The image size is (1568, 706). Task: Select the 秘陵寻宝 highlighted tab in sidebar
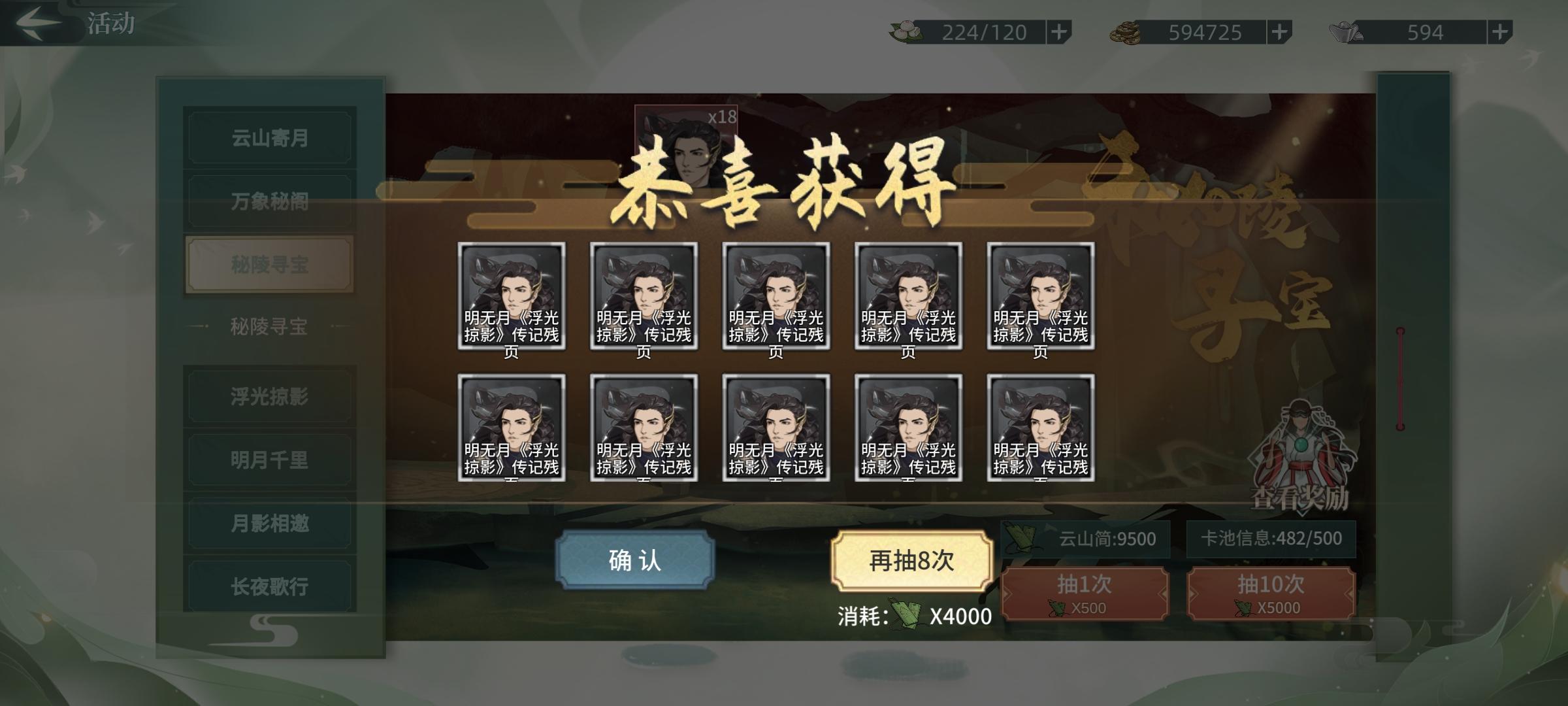point(269,263)
